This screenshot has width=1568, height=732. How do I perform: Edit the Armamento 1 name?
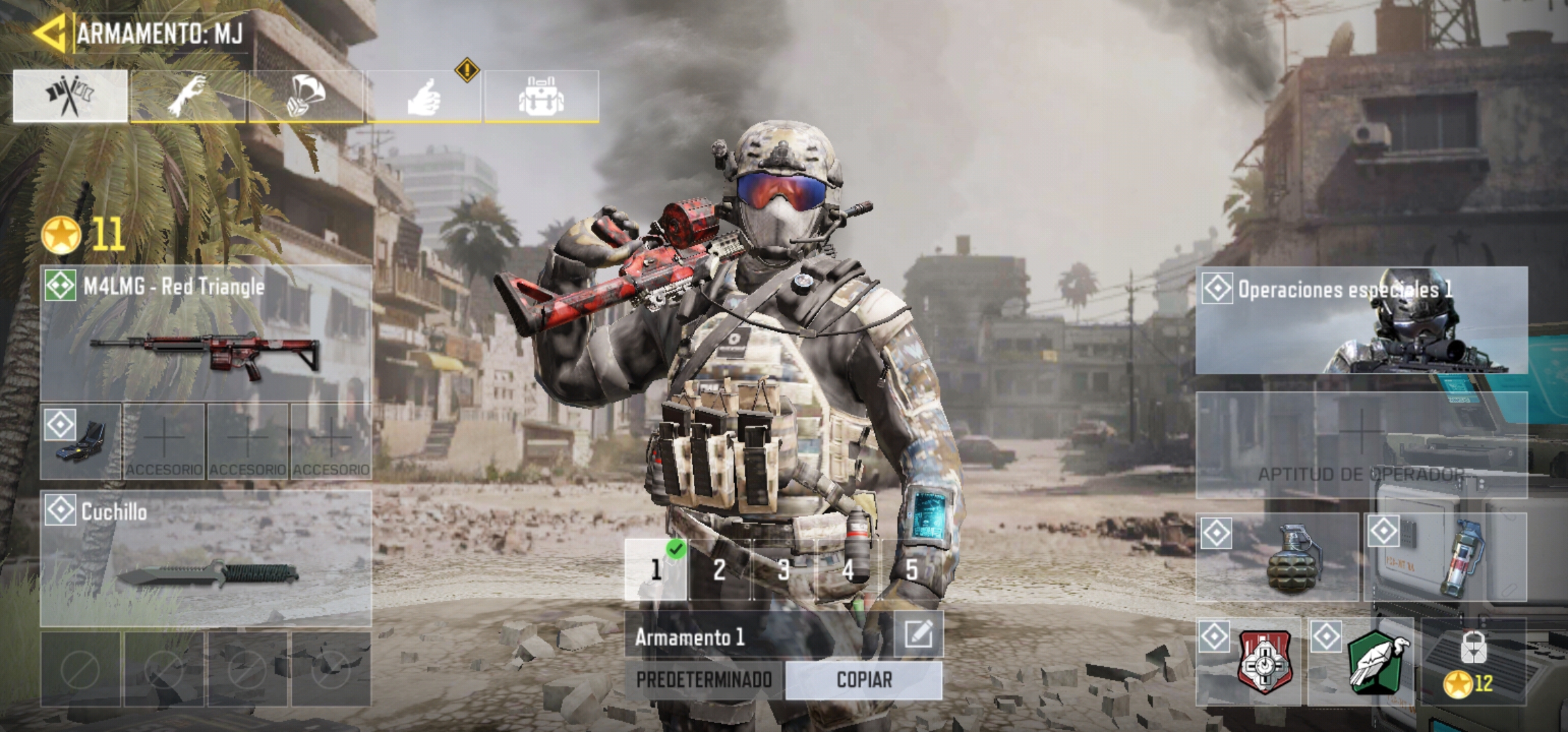pos(918,634)
